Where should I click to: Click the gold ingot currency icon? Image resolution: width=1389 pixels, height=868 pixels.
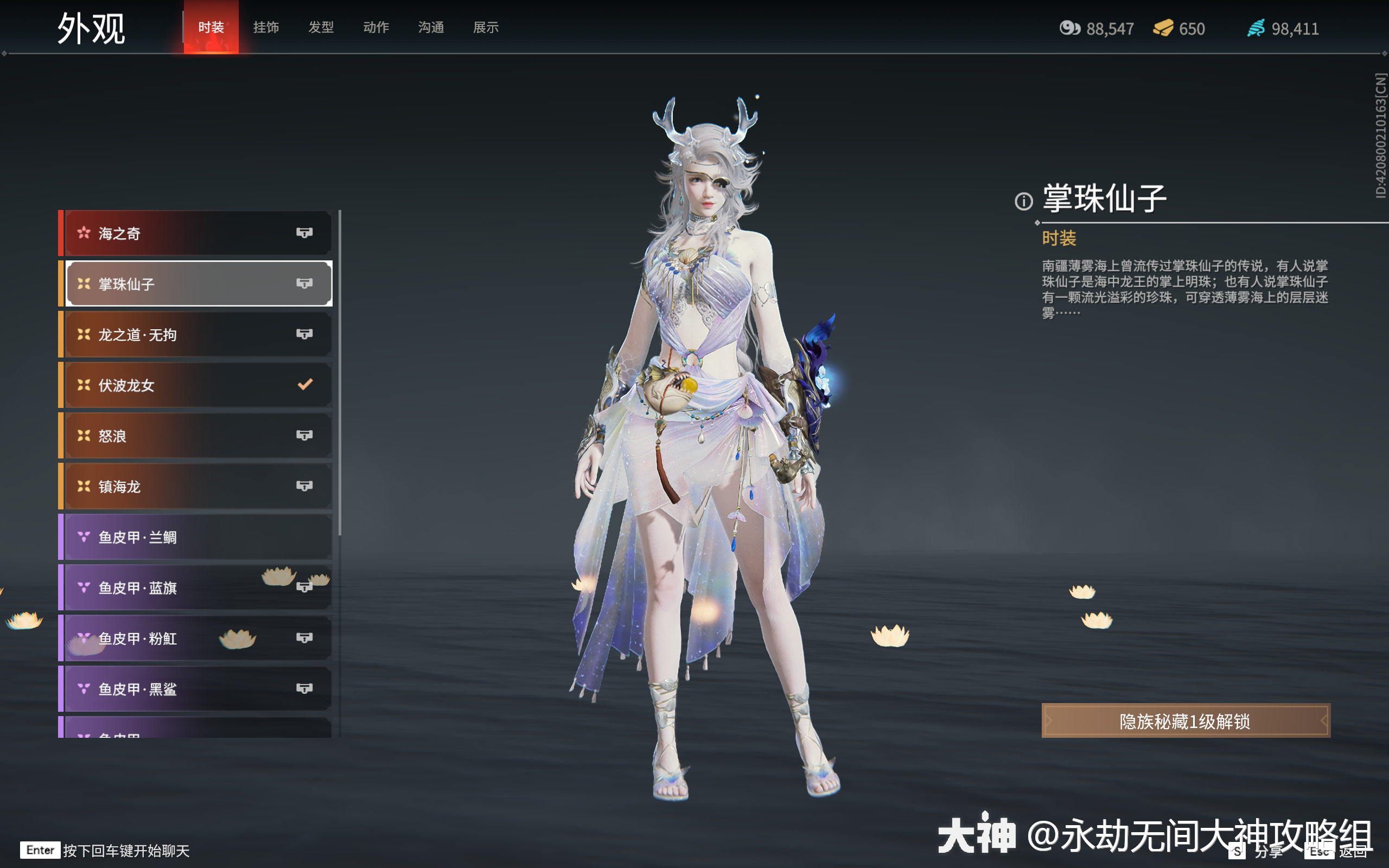(x=1163, y=28)
